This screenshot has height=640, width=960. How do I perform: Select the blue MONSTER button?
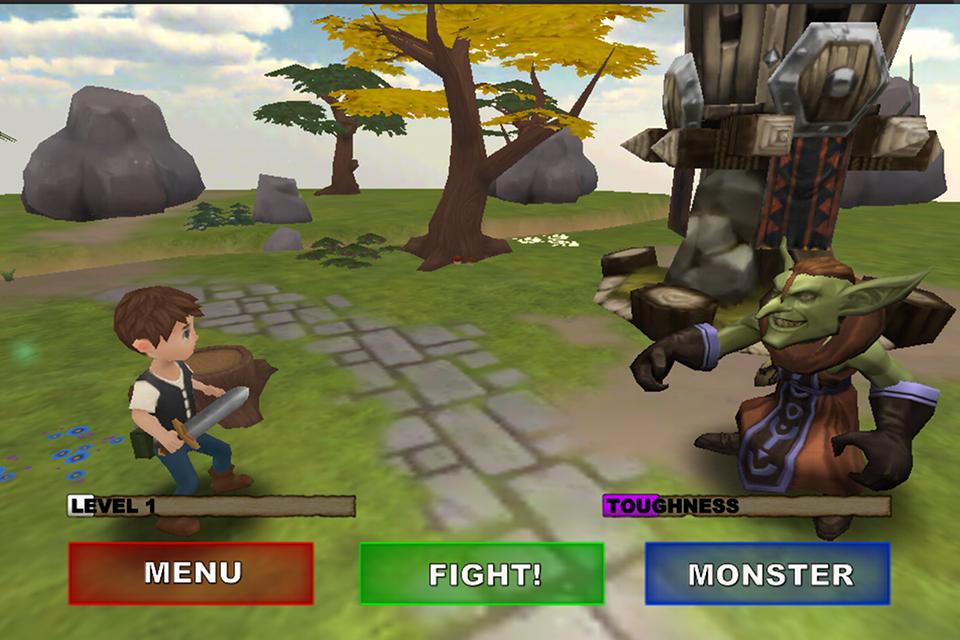click(767, 573)
